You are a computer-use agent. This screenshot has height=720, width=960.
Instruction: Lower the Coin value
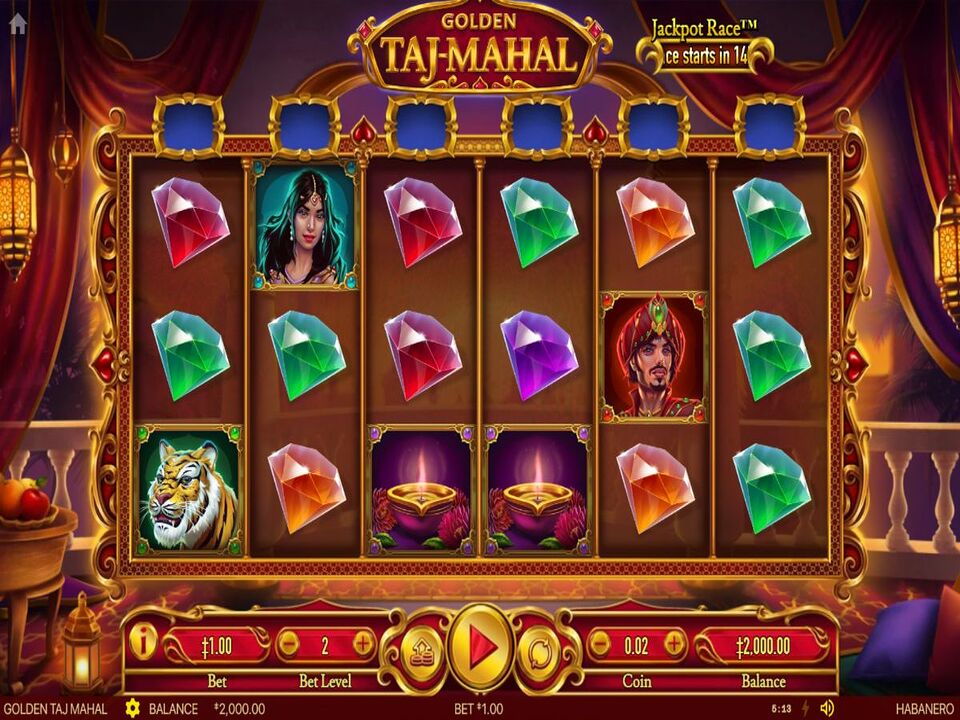click(598, 644)
